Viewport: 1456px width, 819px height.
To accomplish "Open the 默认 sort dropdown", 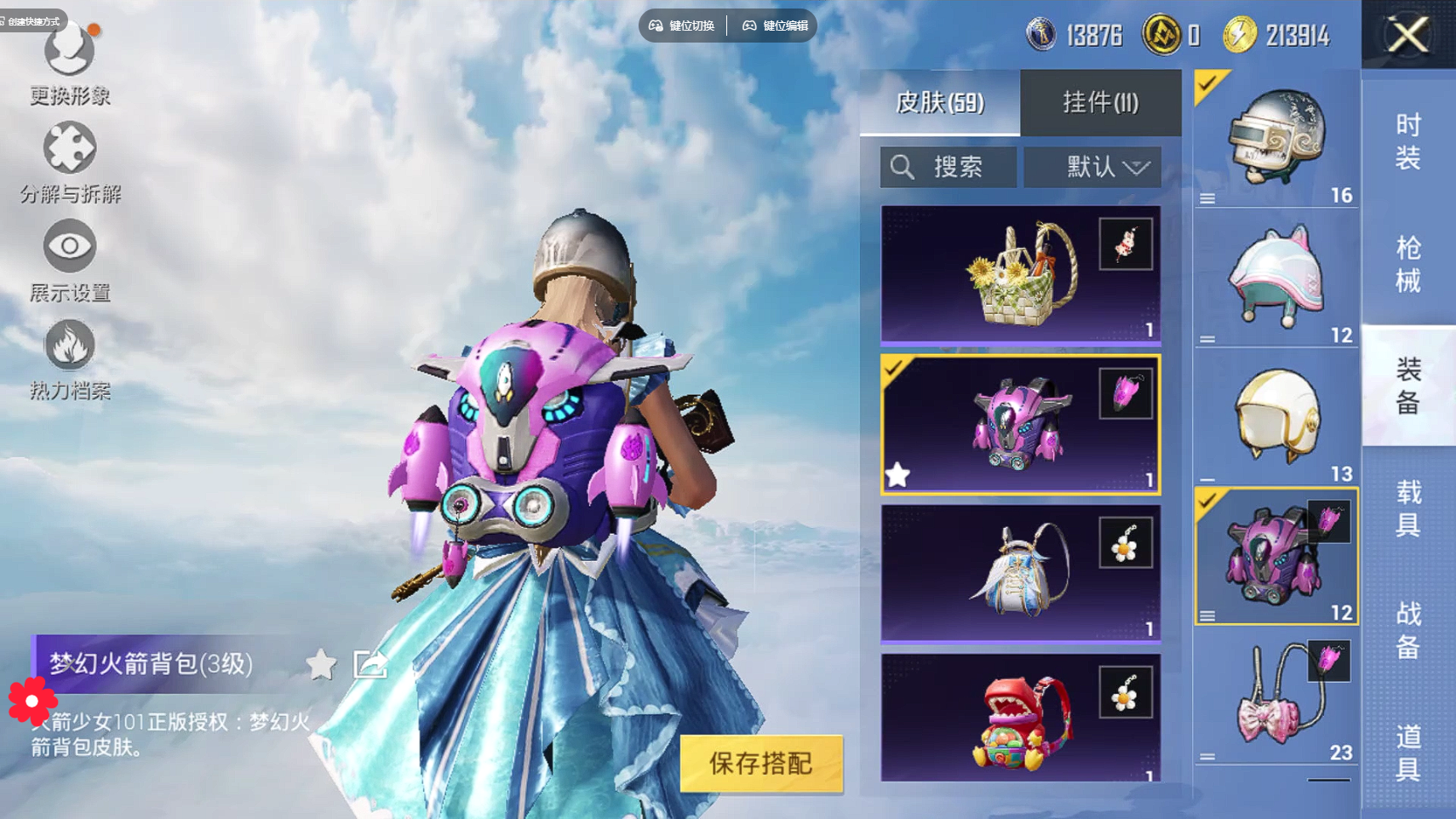I will 1092,167.
